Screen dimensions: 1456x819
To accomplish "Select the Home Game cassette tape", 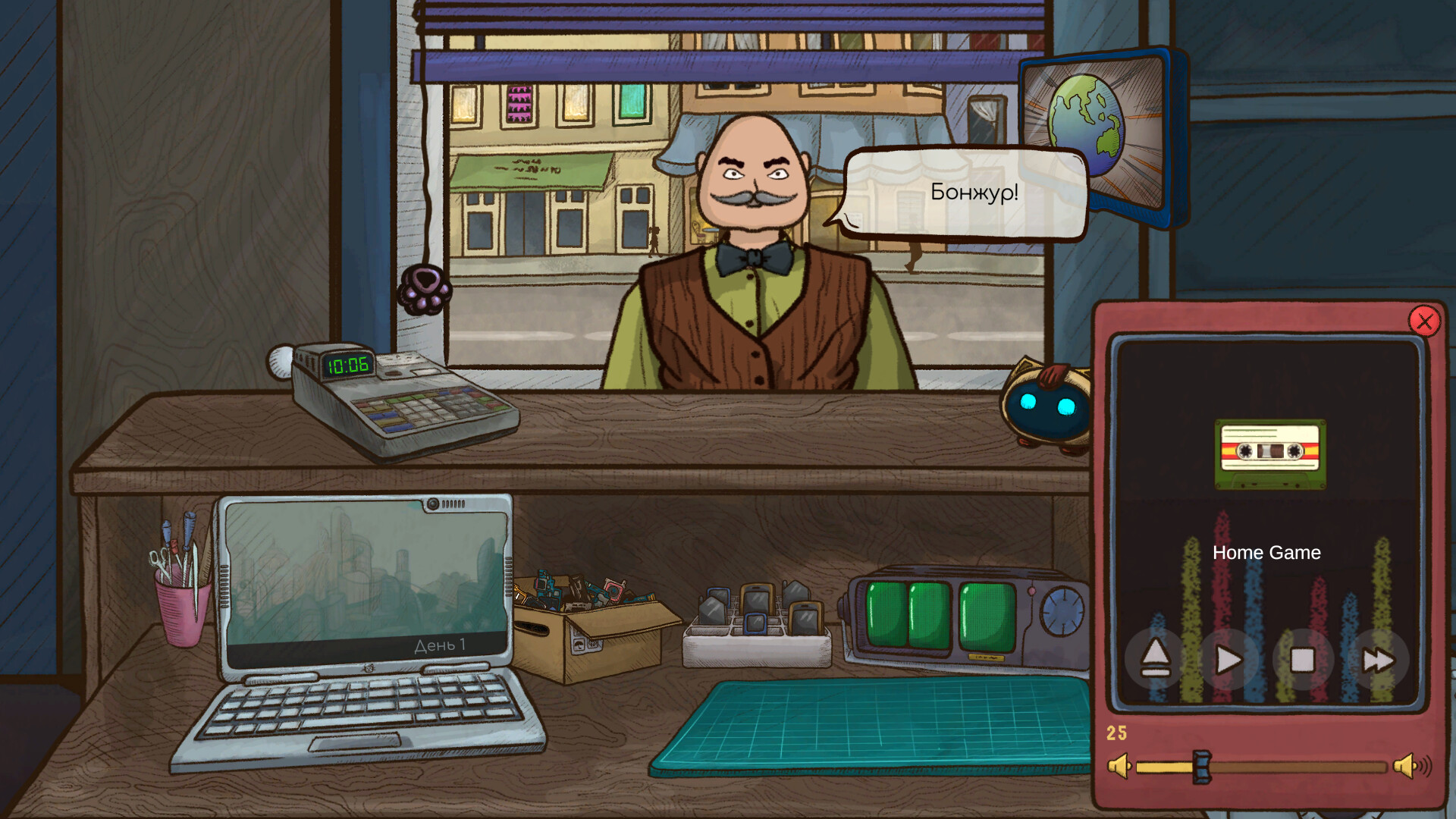I will [x=1270, y=453].
